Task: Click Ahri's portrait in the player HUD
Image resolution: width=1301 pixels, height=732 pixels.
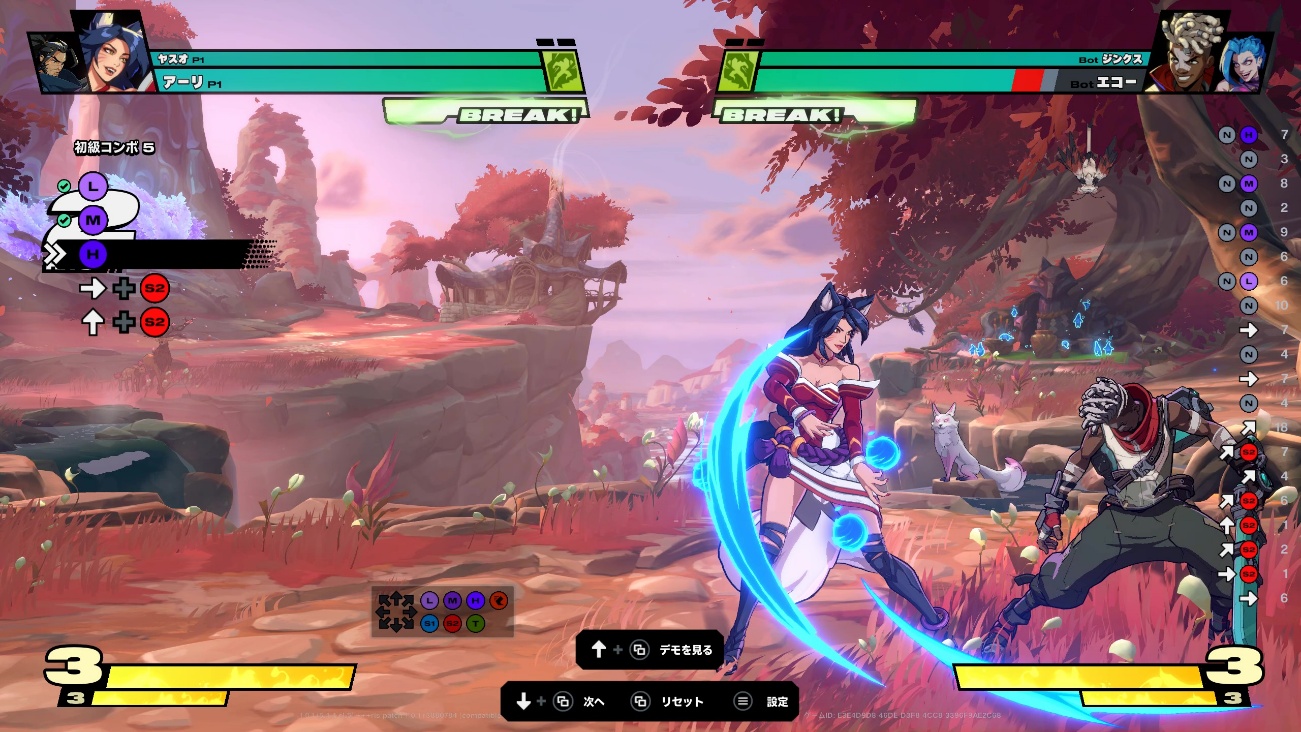Action: click(x=108, y=52)
